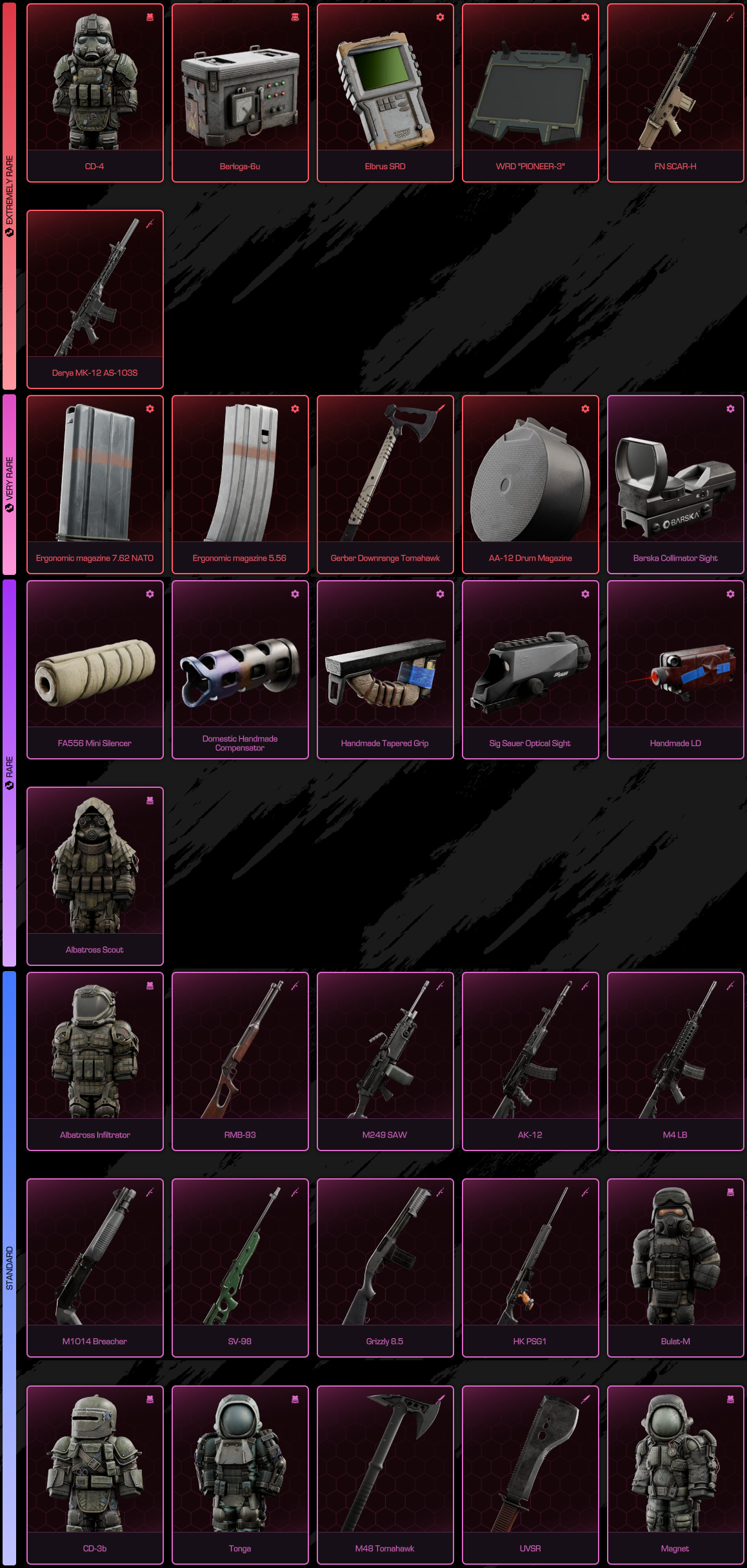Choose the Domestic Handmade Compensator card
The width and height of the screenshot is (747, 1568).
pos(240,670)
